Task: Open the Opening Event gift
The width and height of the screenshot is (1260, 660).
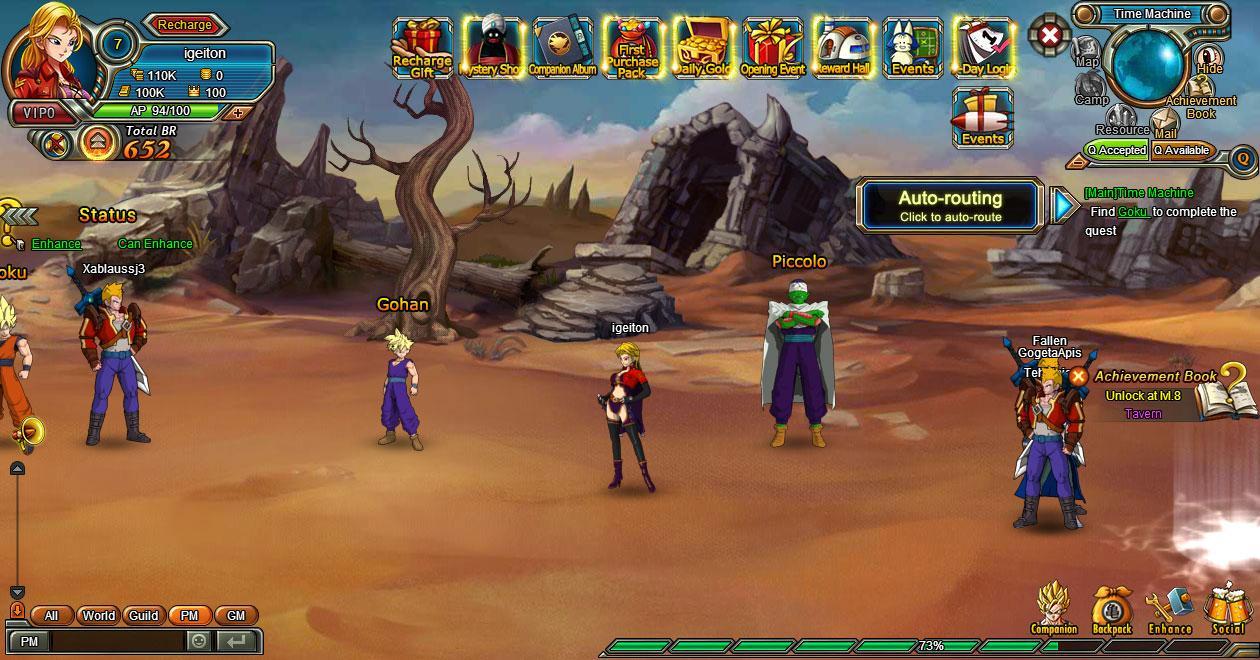Action: [x=773, y=47]
